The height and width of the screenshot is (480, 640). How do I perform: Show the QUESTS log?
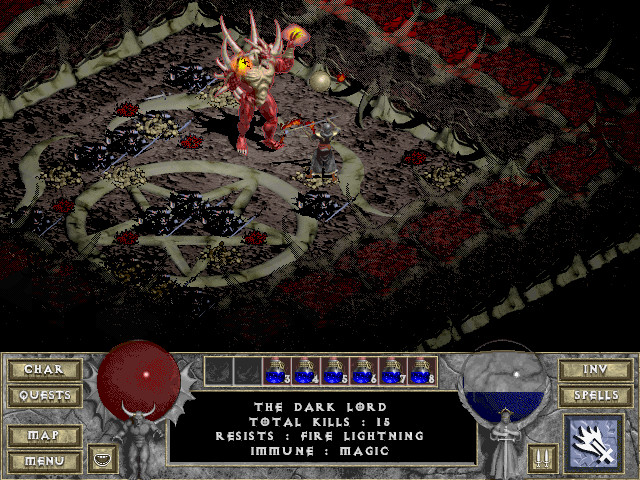pos(44,396)
